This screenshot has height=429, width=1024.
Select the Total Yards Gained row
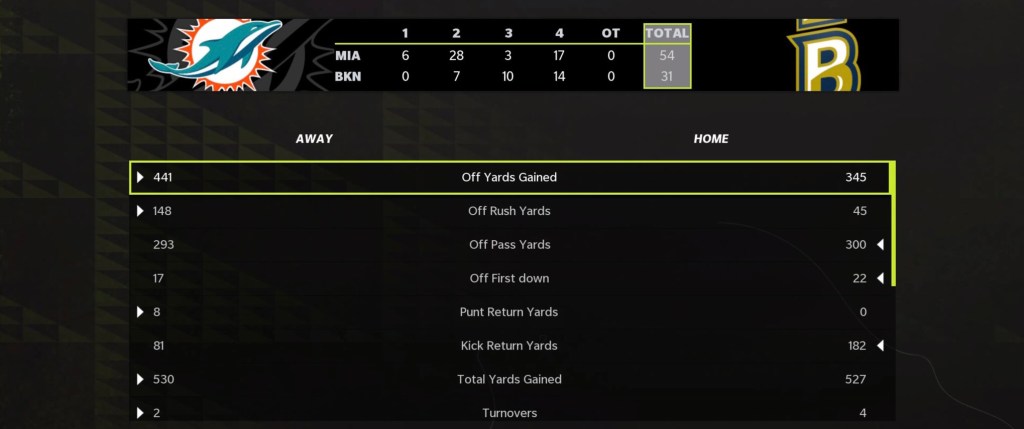(x=509, y=380)
